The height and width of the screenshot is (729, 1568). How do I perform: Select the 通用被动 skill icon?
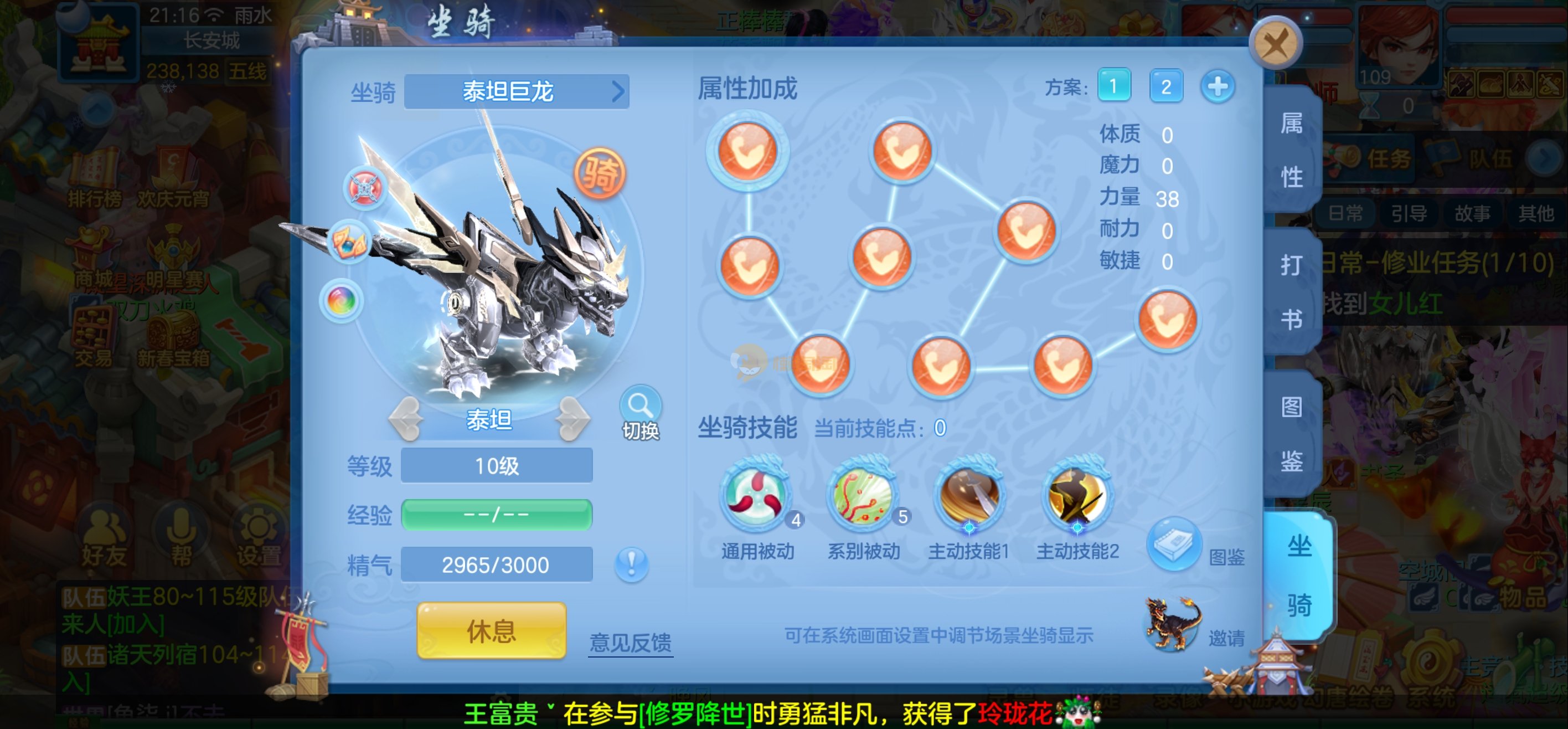point(757,495)
